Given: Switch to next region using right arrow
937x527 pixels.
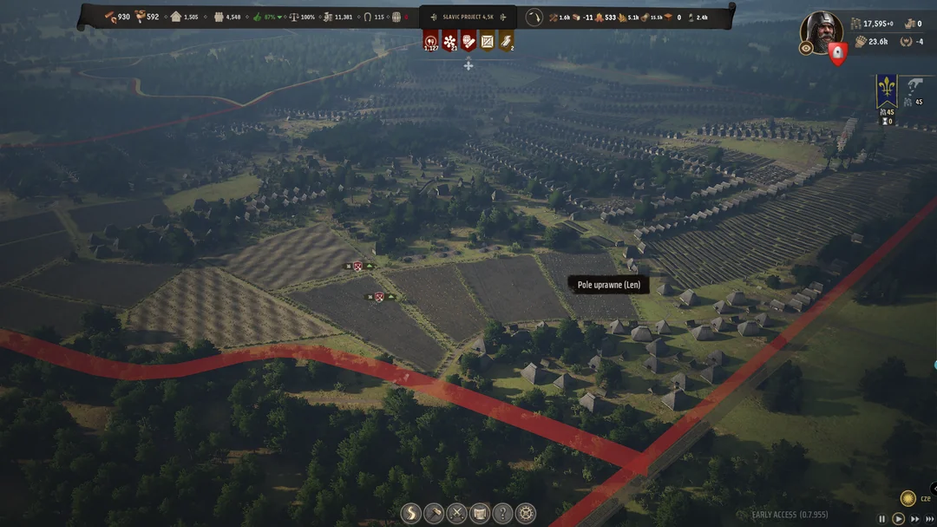Looking at the screenshot, I should click(503, 17).
